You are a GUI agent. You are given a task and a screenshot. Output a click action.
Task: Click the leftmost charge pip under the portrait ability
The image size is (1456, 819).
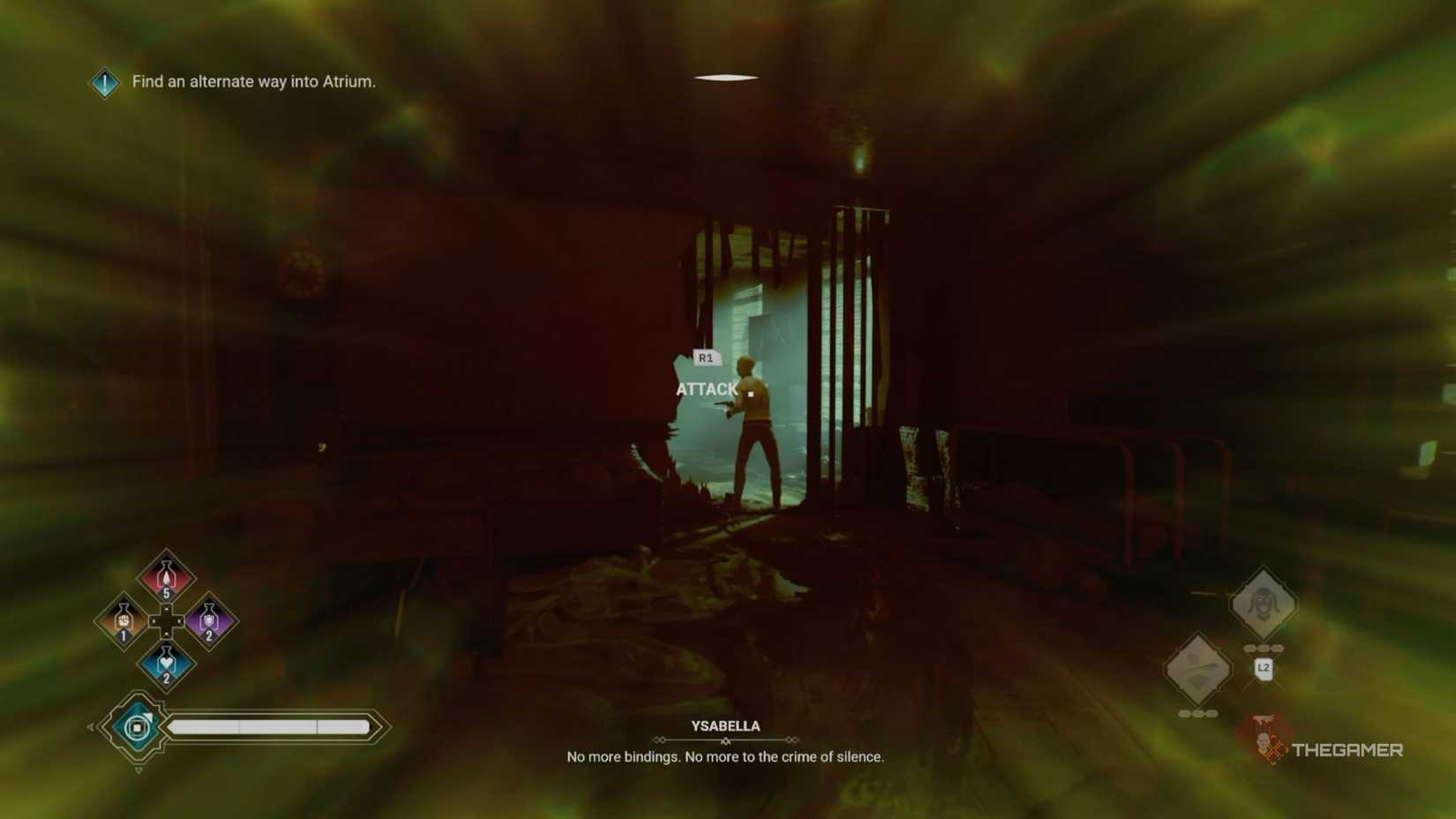[1250, 649]
